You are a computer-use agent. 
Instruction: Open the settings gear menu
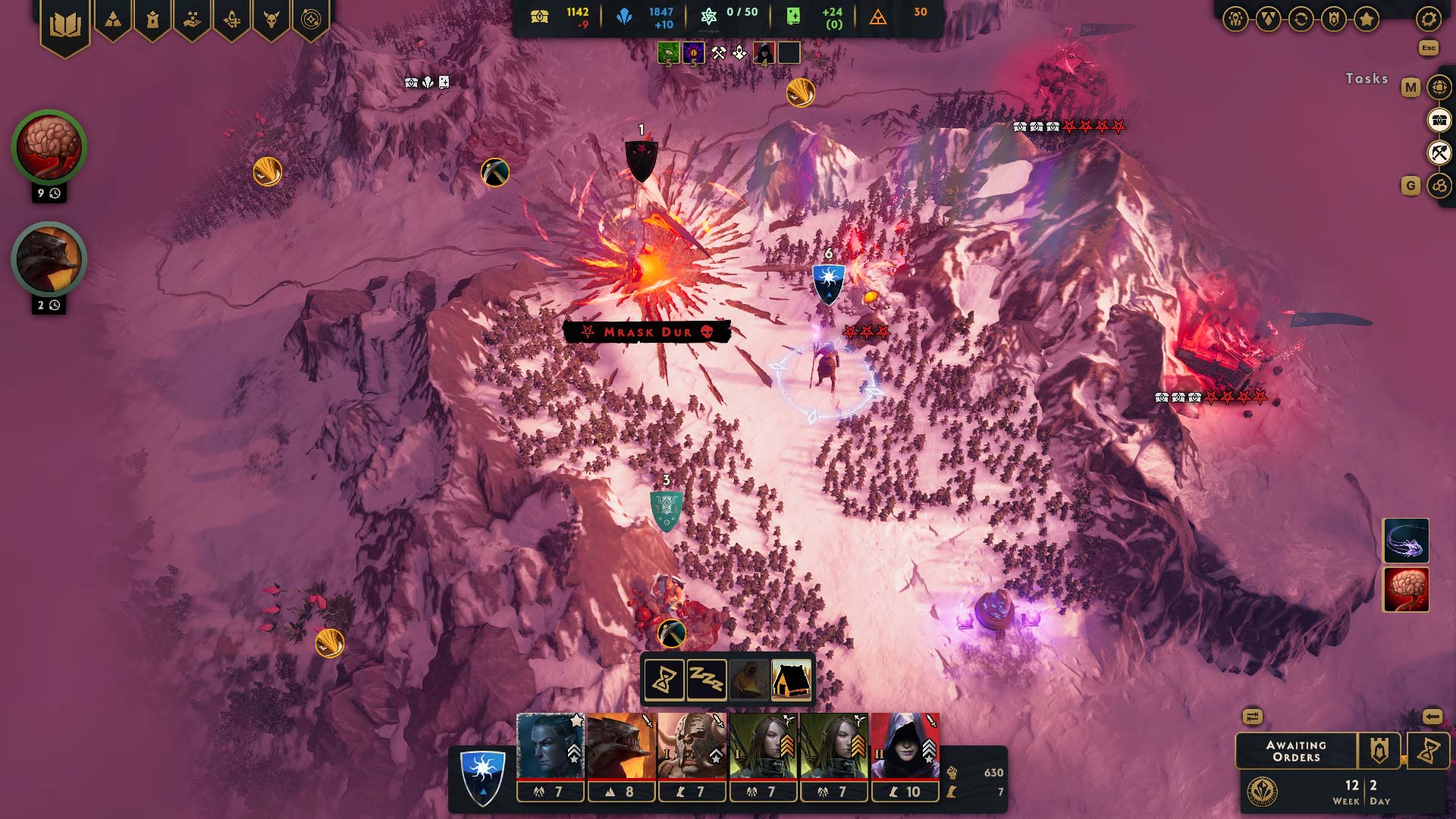(1428, 20)
